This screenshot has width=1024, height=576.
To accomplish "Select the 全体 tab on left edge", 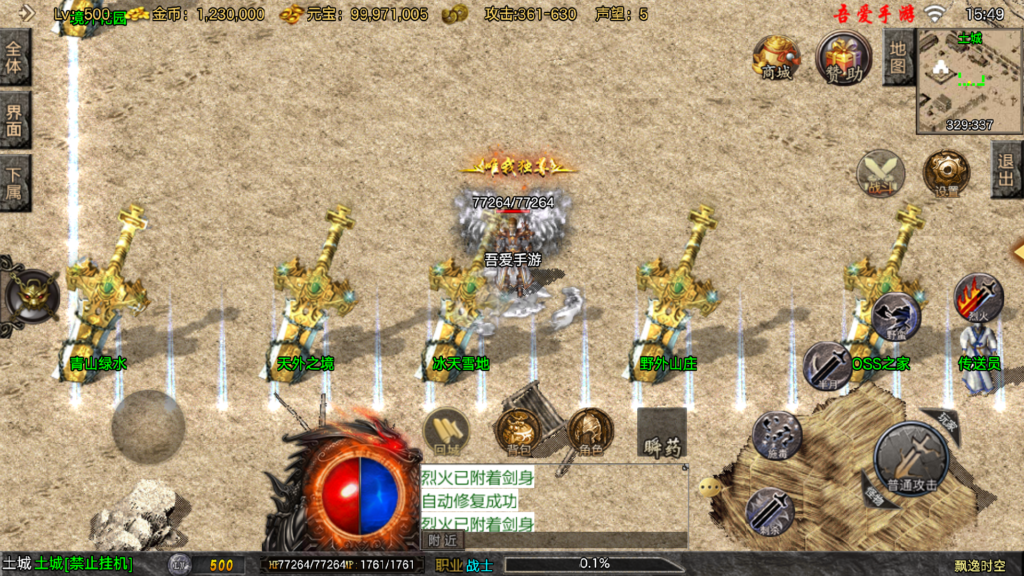I will point(14,57).
